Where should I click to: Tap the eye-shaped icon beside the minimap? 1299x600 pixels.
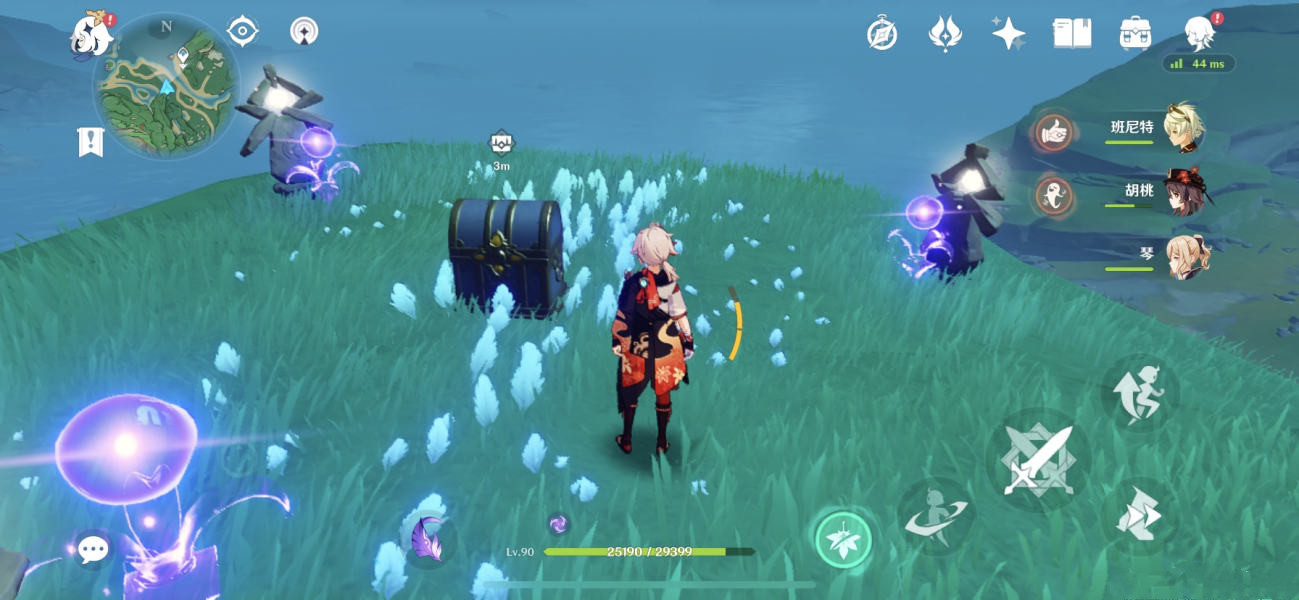pos(243,31)
